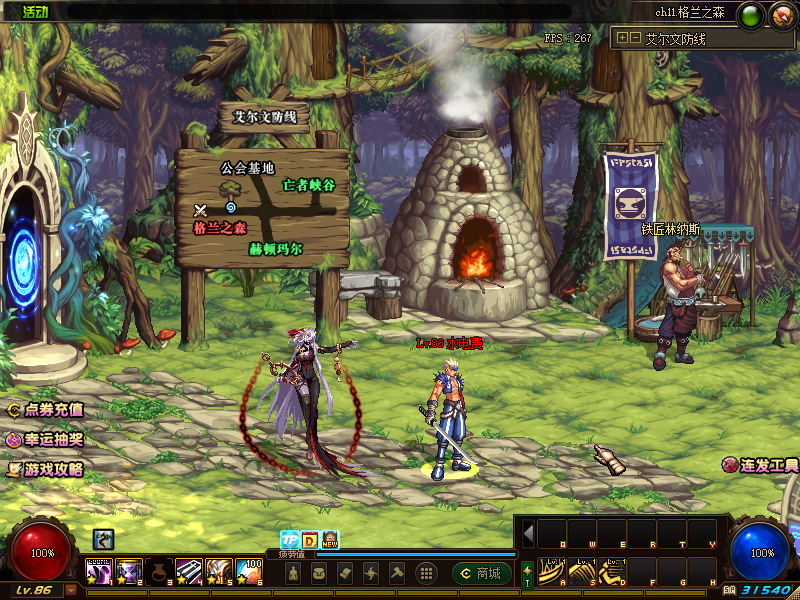Activate the skill on the A key slot
Image resolution: width=800 pixels, height=600 pixels.
click(x=552, y=573)
